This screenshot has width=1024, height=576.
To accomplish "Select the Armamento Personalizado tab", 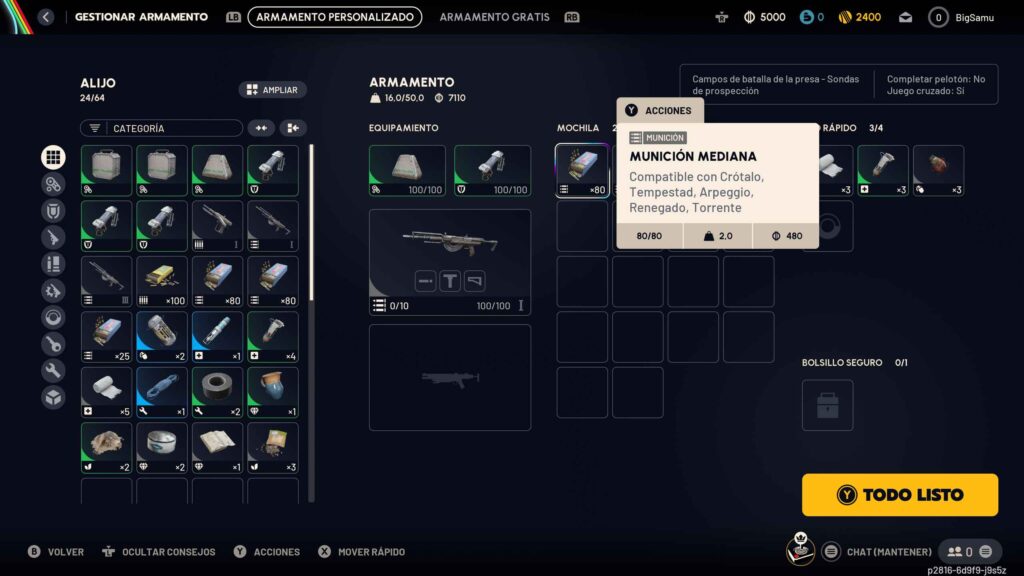I will (335, 17).
